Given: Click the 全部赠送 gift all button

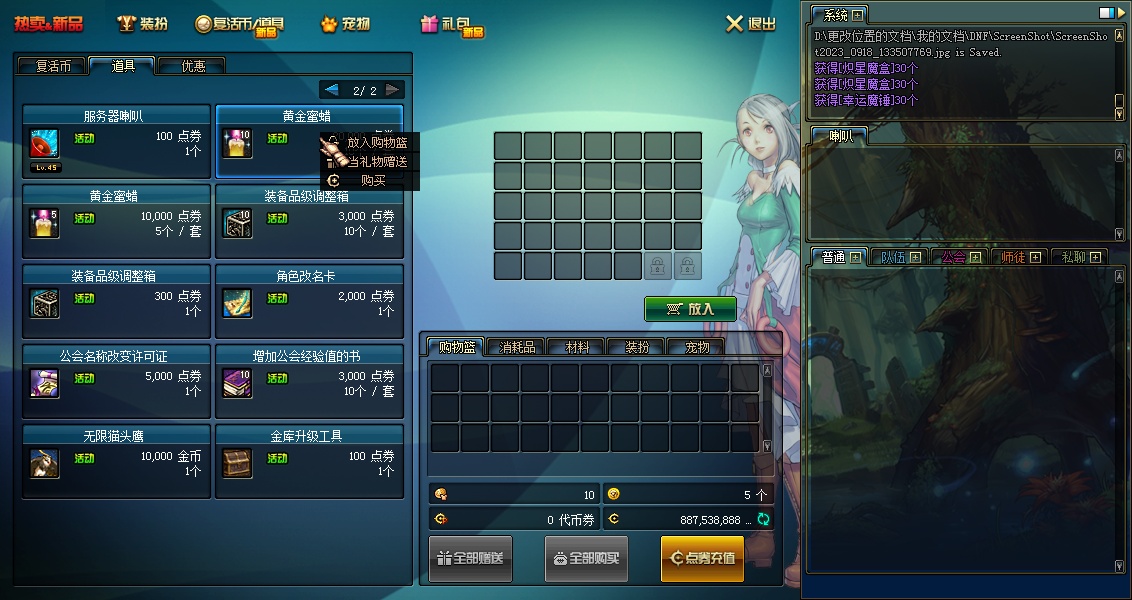Looking at the screenshot, I should pyautogui.click(x=471, y=558).
